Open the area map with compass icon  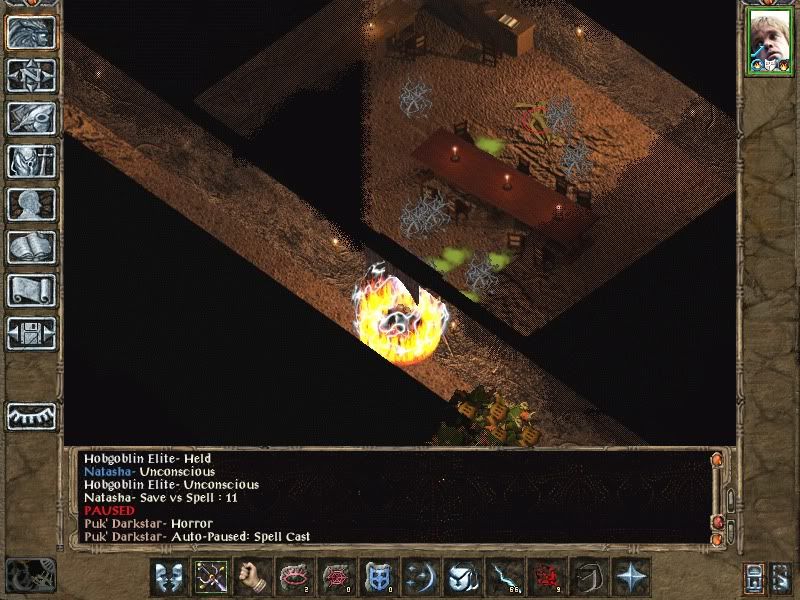(x=31, y=75)
